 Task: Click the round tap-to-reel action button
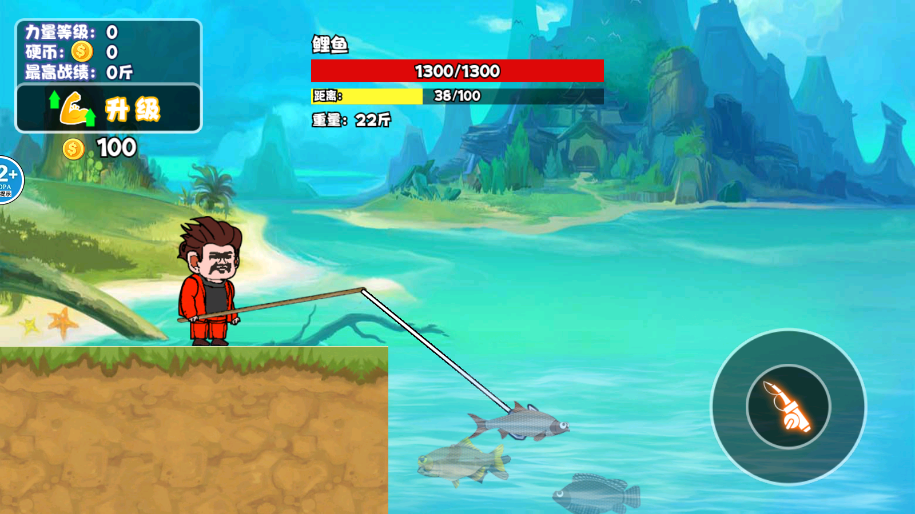coord(788,407)
